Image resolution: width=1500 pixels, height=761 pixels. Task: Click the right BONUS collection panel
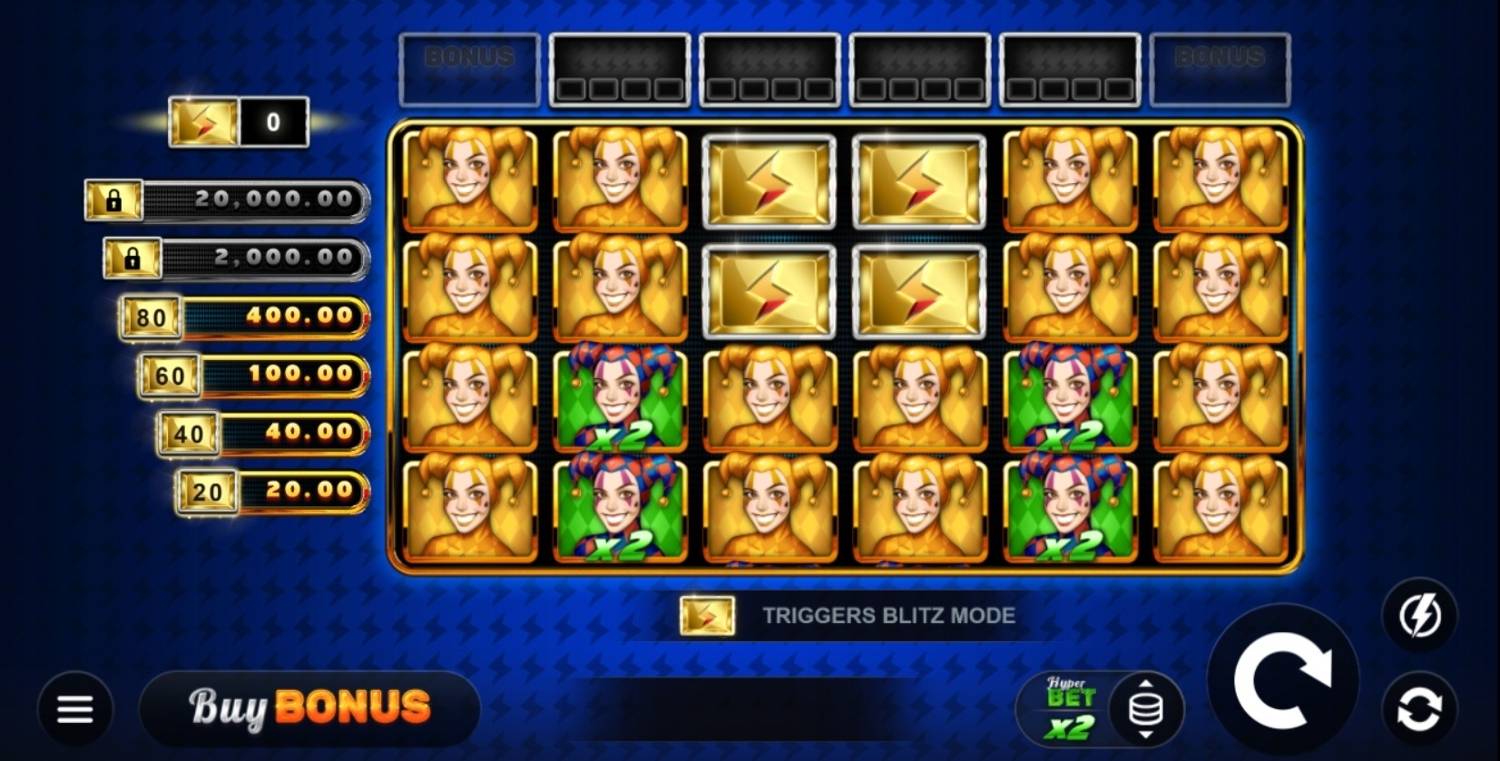tap(1220, 70)
